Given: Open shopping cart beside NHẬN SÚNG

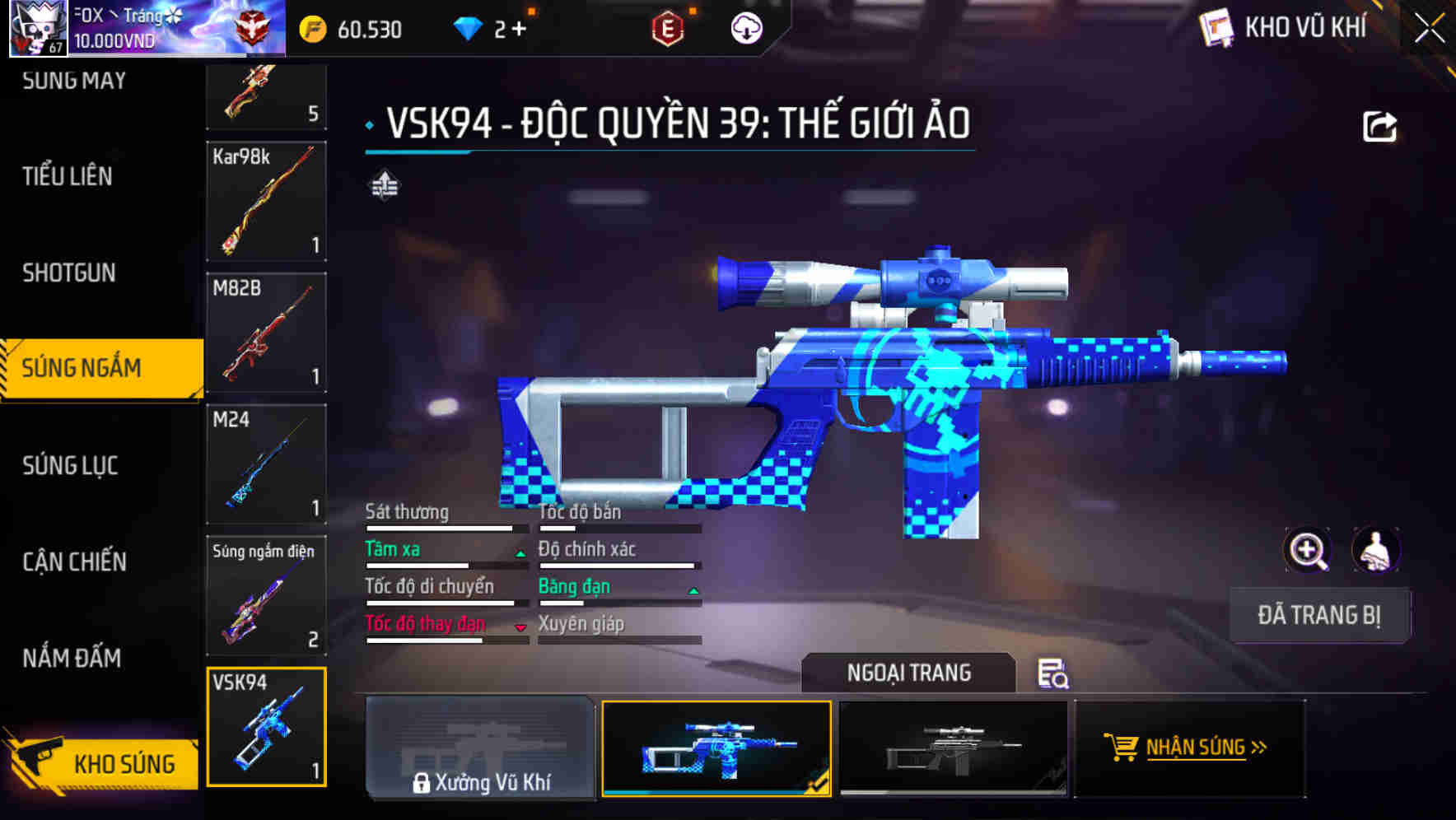Looking at the screenshot, I should click(1121, 748).
